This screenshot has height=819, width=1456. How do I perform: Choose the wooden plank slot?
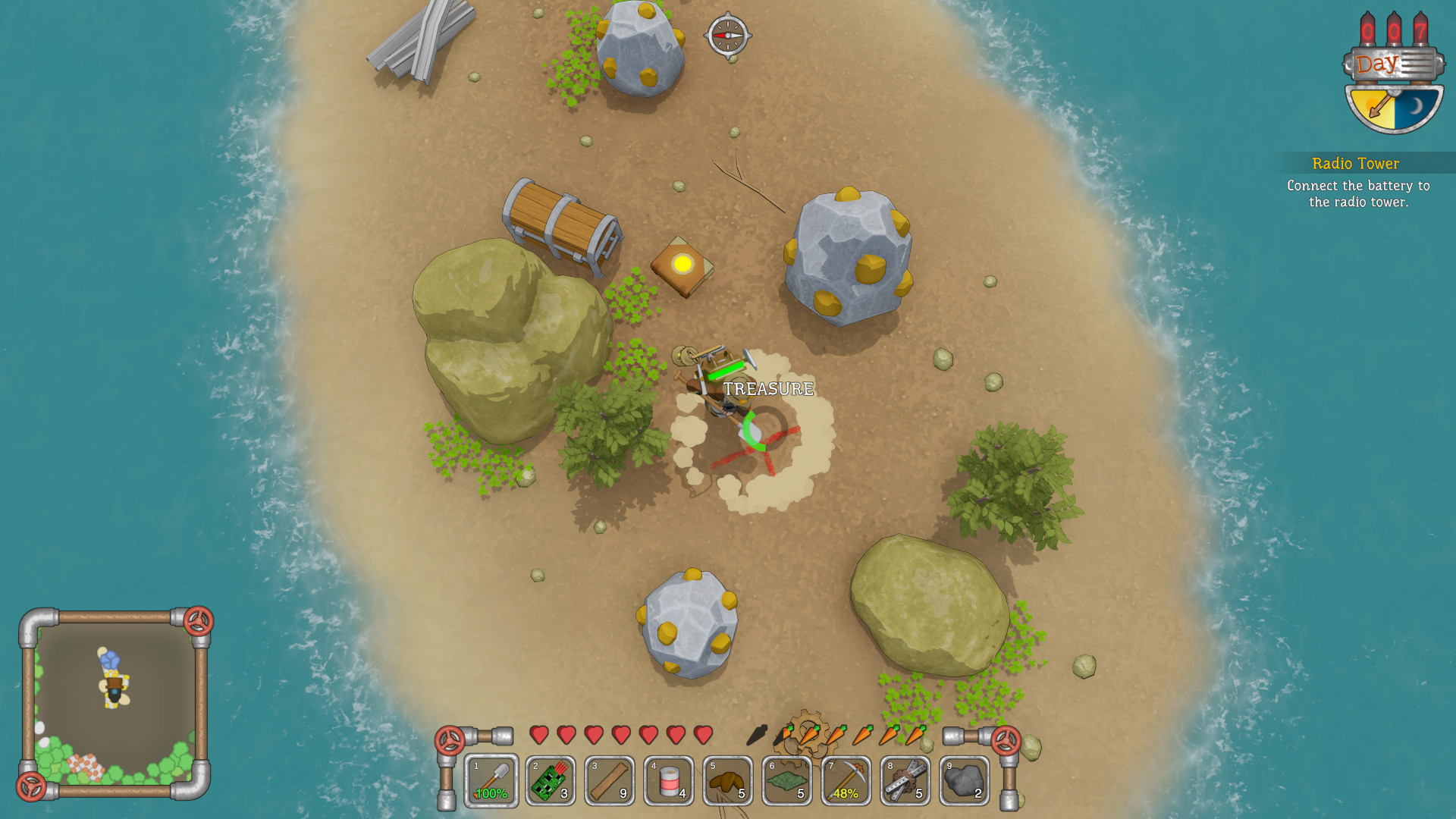pyautogui.click(x=610, y=780)
